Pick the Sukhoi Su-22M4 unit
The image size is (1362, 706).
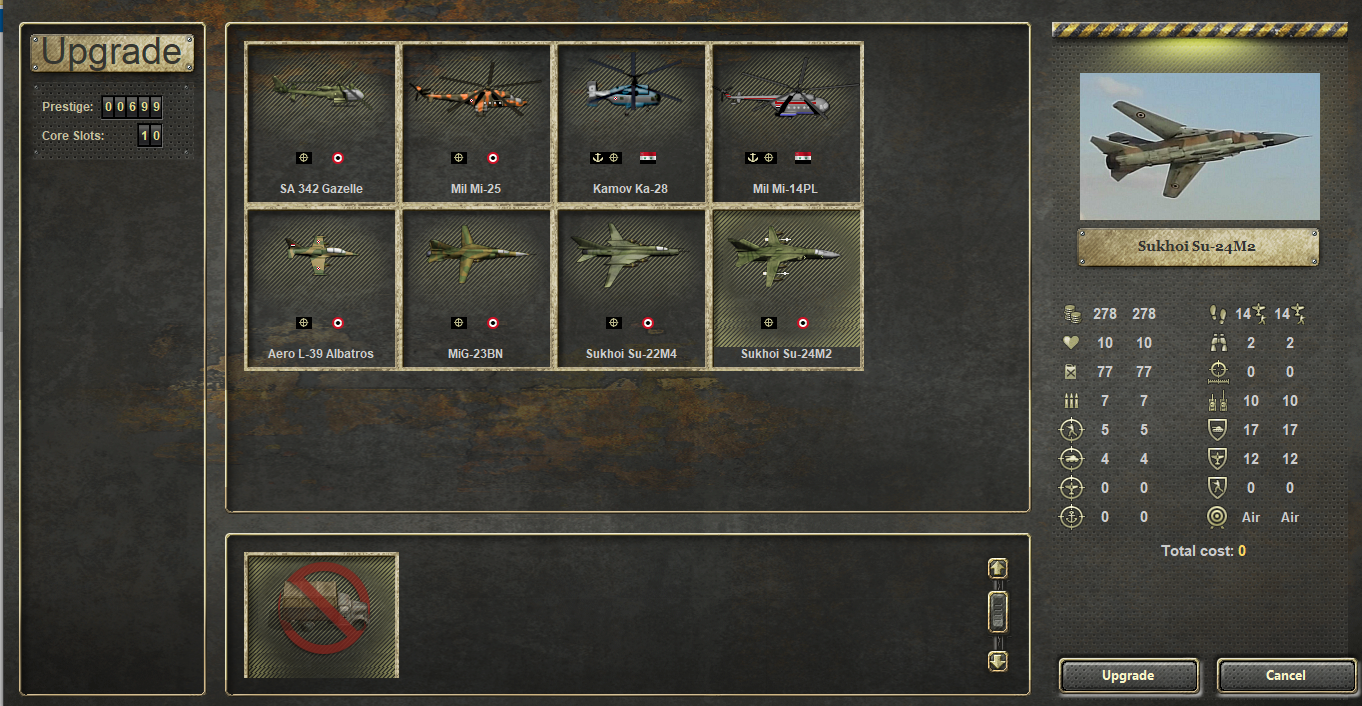[x=630, y=288]
